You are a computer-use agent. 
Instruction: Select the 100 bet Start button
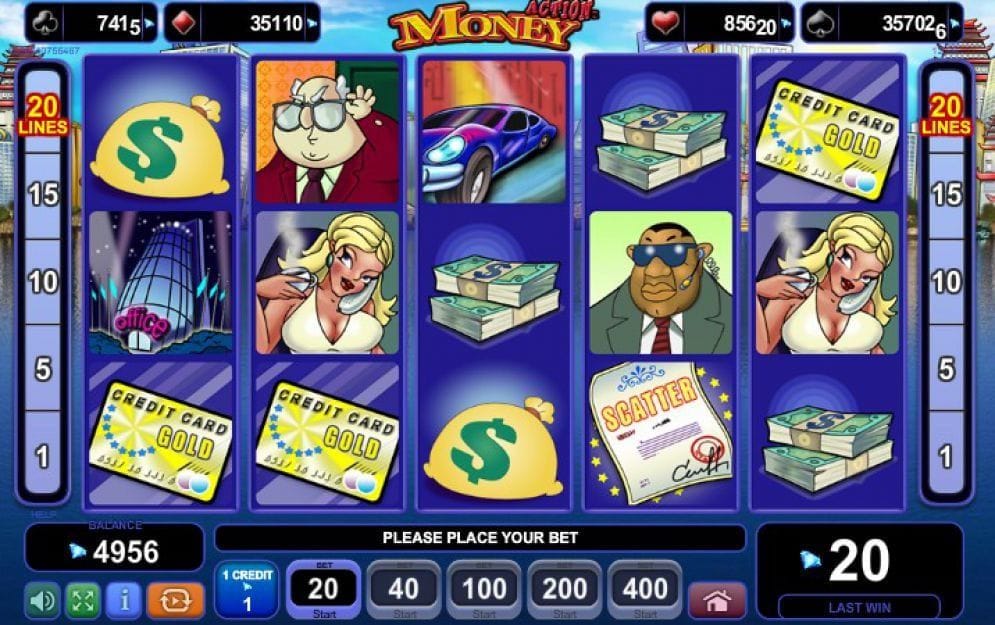[x=484, y=590]
